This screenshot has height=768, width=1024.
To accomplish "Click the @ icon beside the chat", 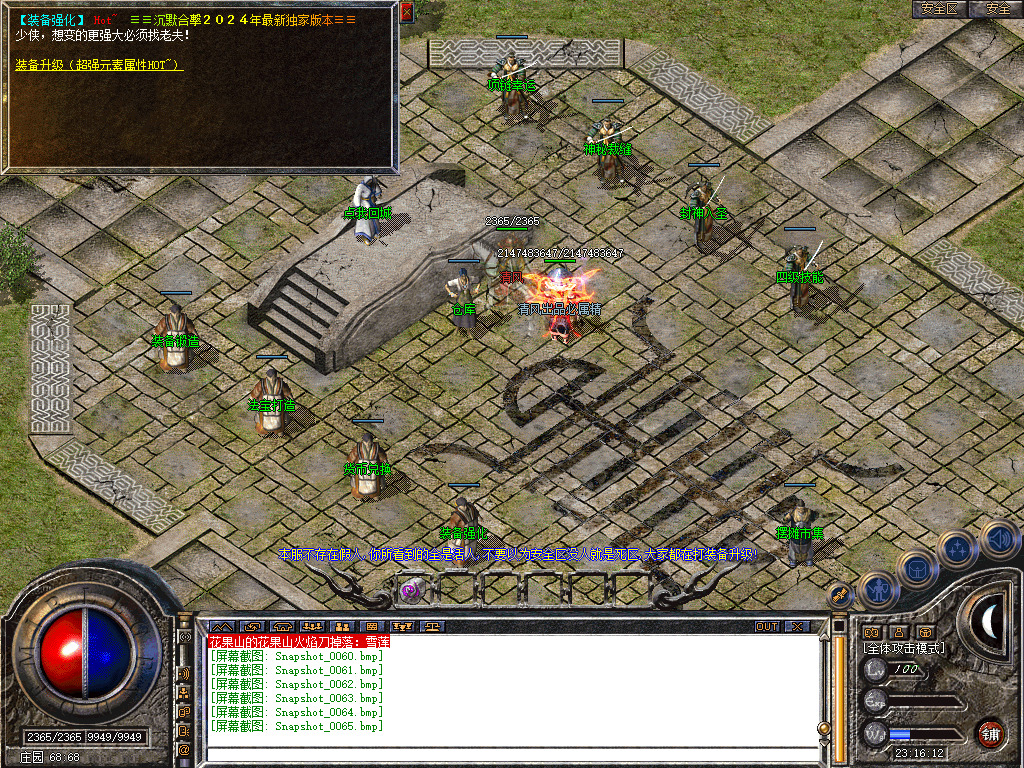I will [184, 748].
